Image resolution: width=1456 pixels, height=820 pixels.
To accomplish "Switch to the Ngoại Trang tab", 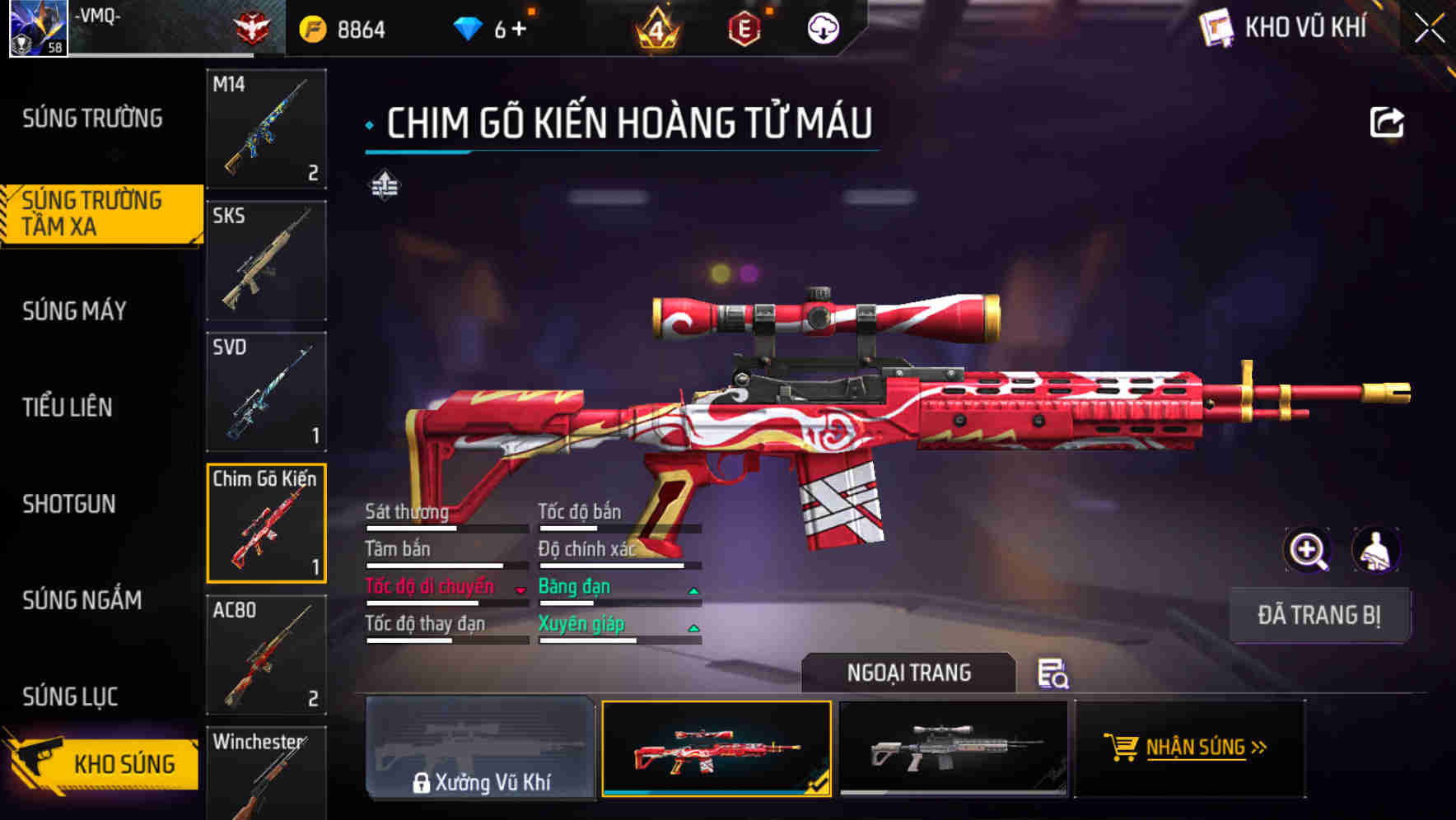I will coord(910,673).
